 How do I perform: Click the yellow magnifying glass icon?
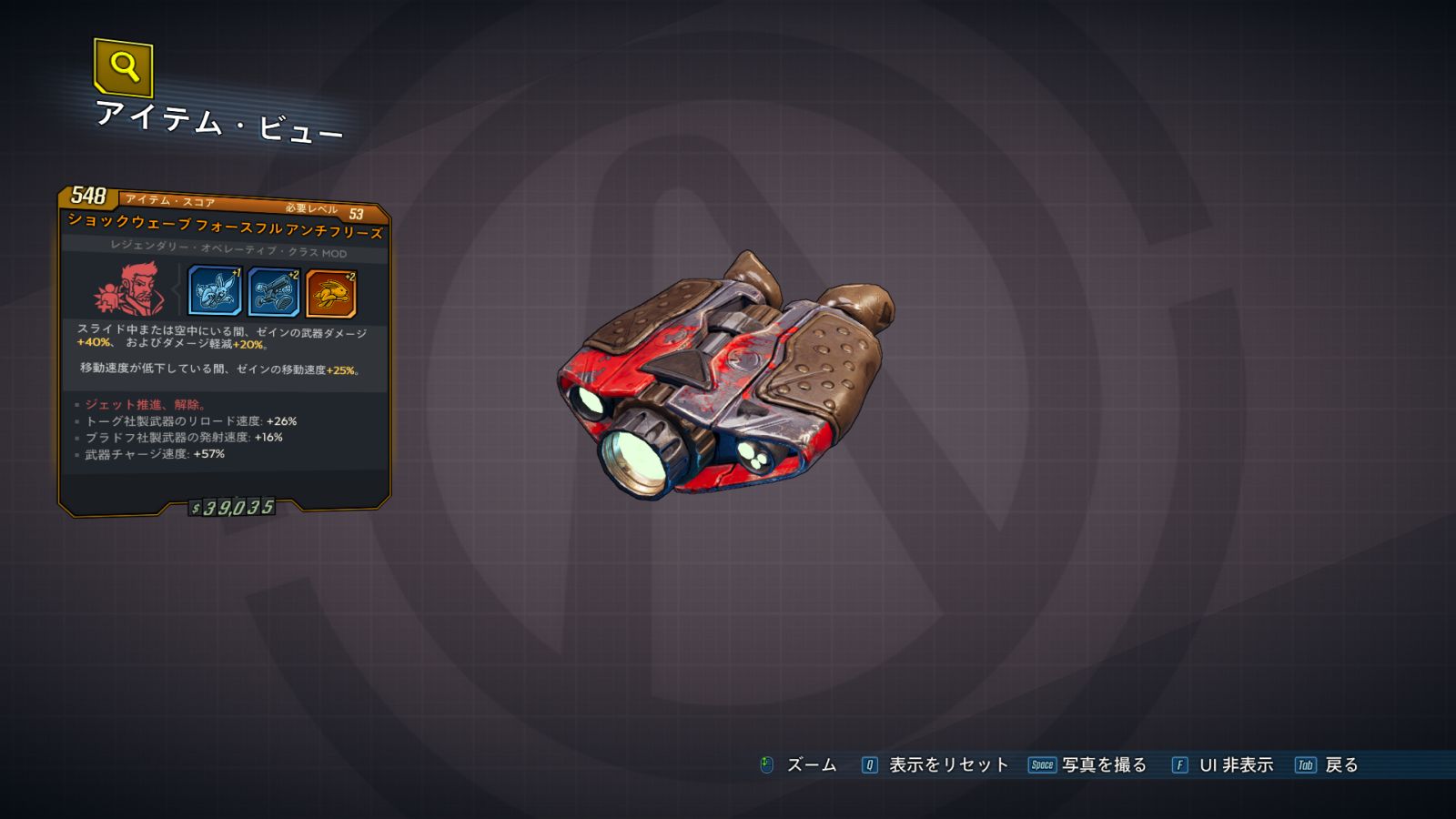(x=123, y=66)
